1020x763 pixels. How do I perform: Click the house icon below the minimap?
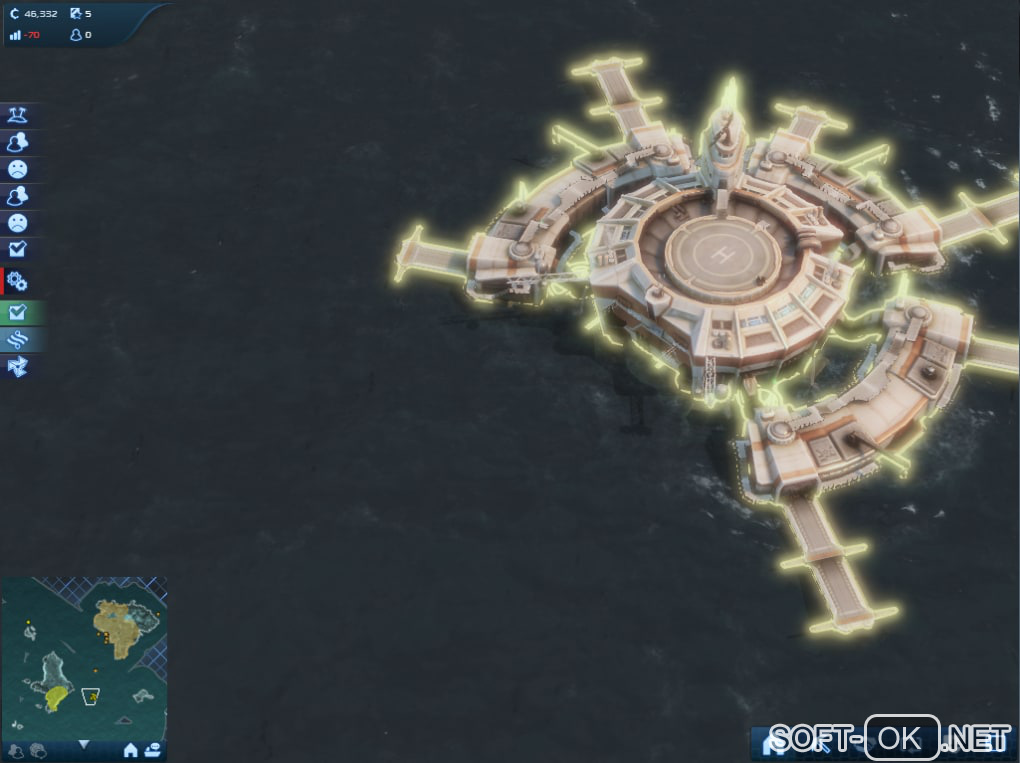pos(130,749)
